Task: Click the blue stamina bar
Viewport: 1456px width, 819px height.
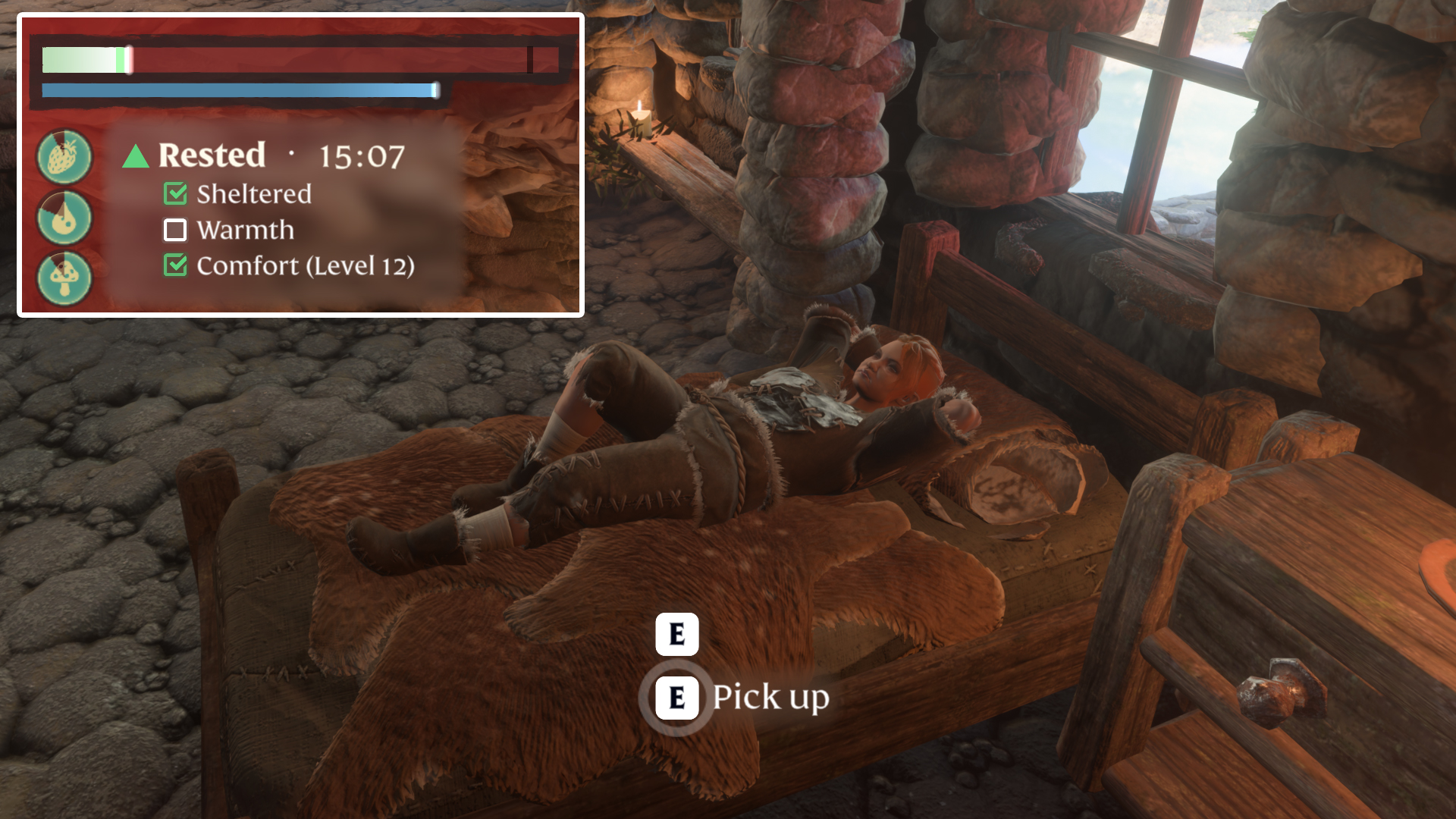Action: [239, 89]
